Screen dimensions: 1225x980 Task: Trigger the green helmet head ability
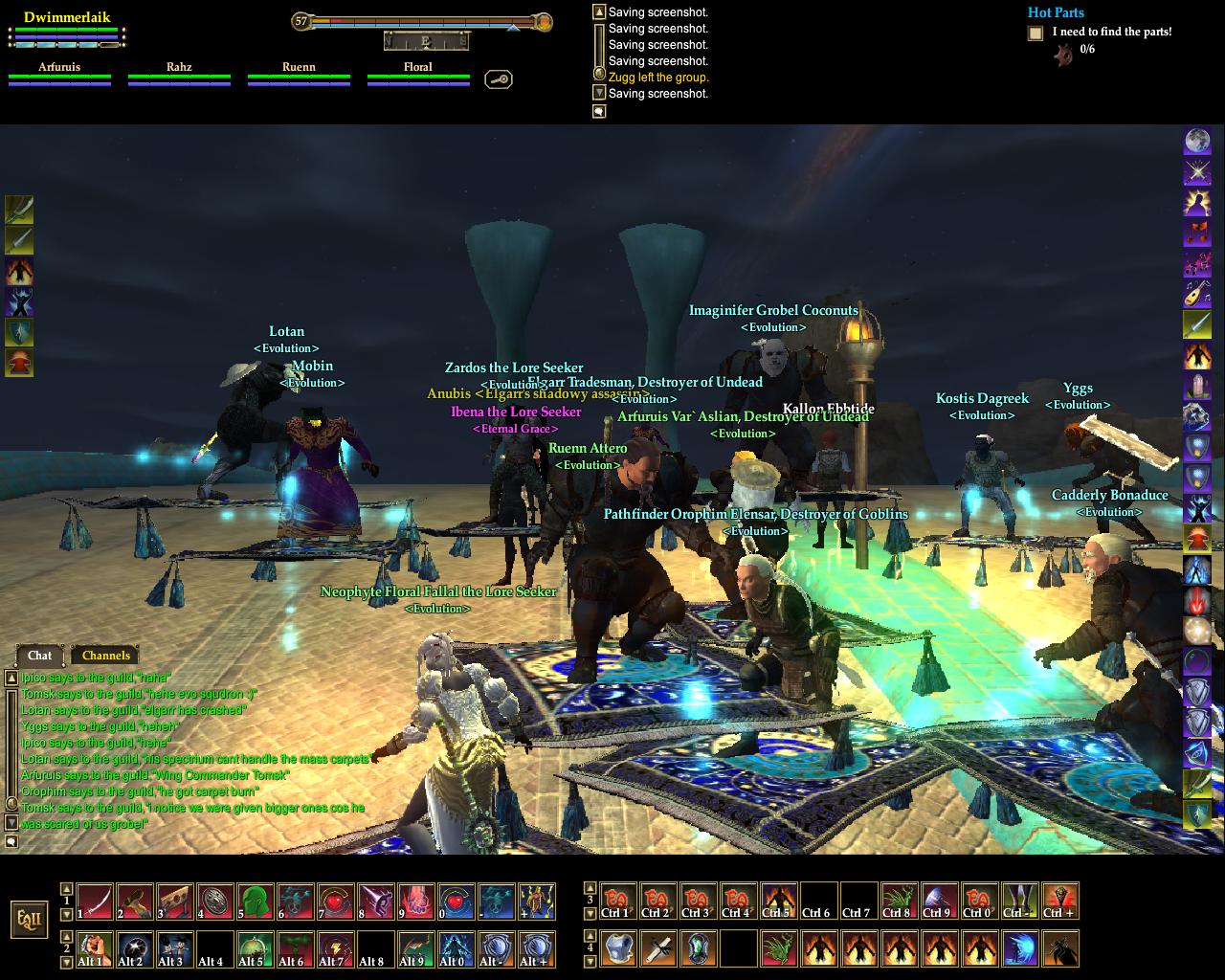coord(255,902)
